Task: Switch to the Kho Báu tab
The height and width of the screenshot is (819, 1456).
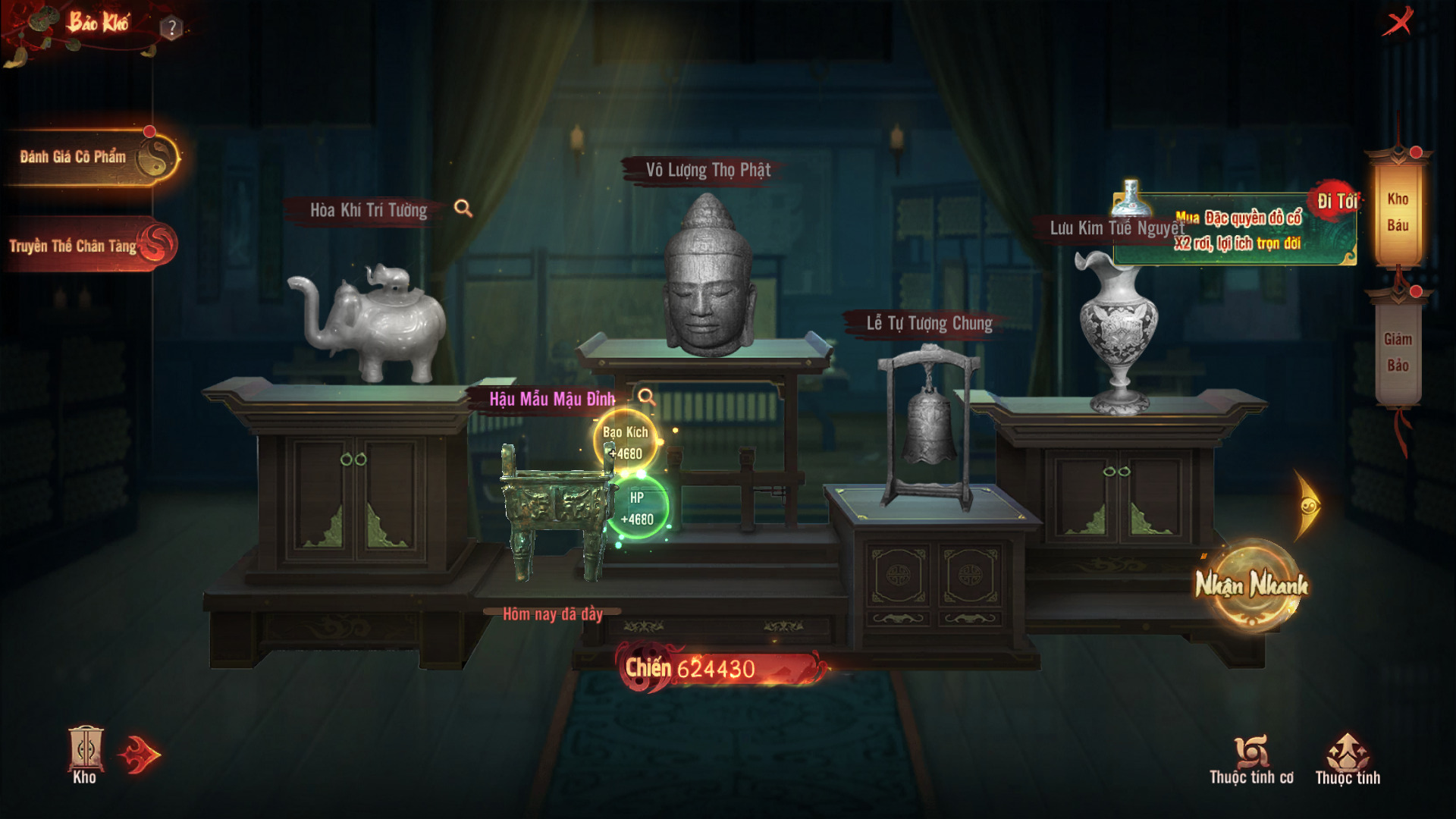Action: (1398, 212)
